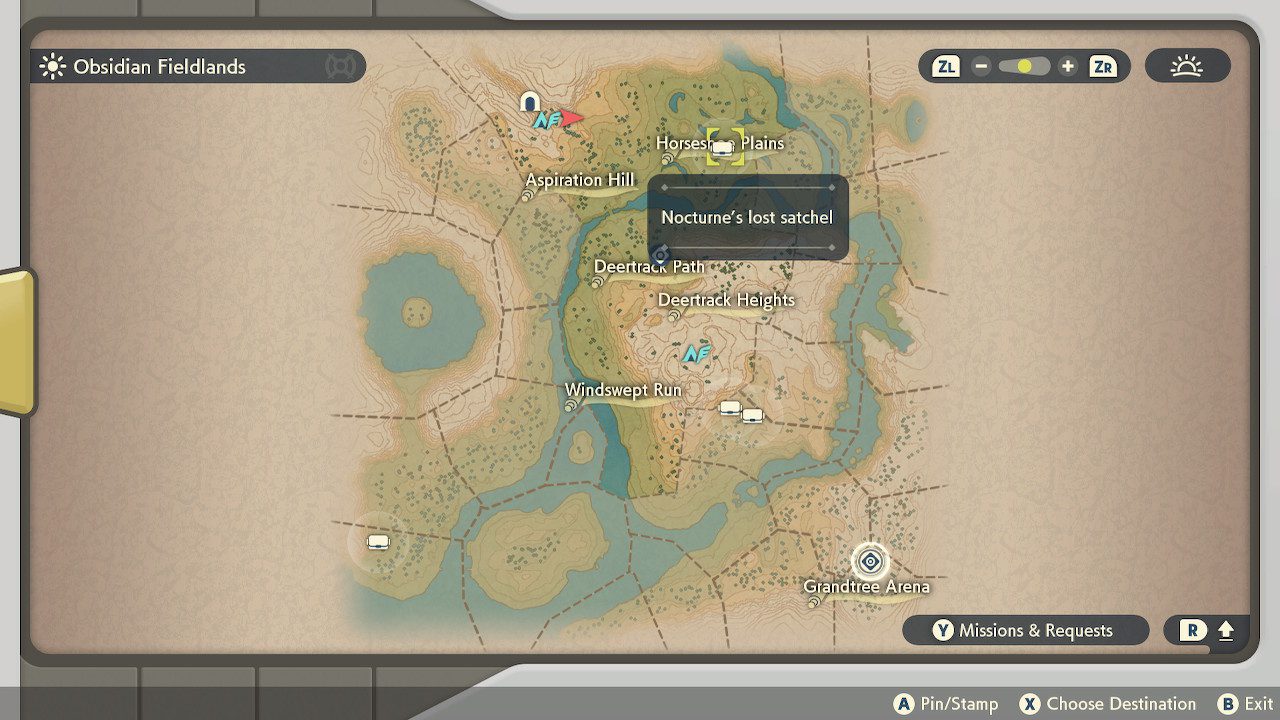
Task: Select the satchel icon at Horseshoe Plains
Action: pos(722,147)
